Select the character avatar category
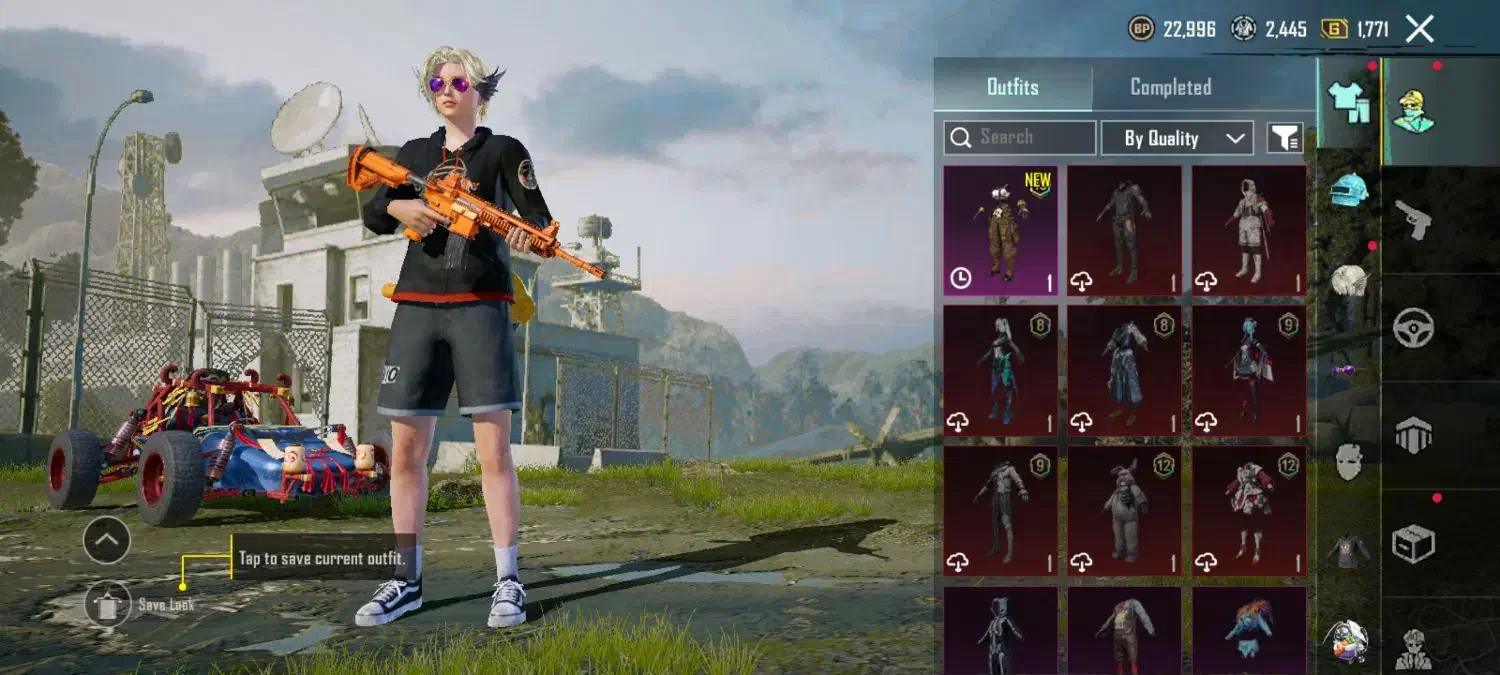1500x675 pixels. point(1413,111)
